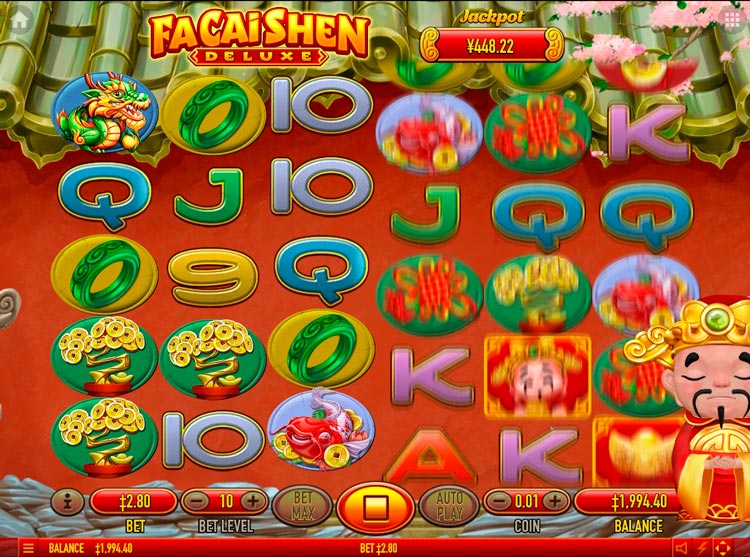Open the paytable info button
Viewport: 750px width, 557px height.
[x=67, y=500]
